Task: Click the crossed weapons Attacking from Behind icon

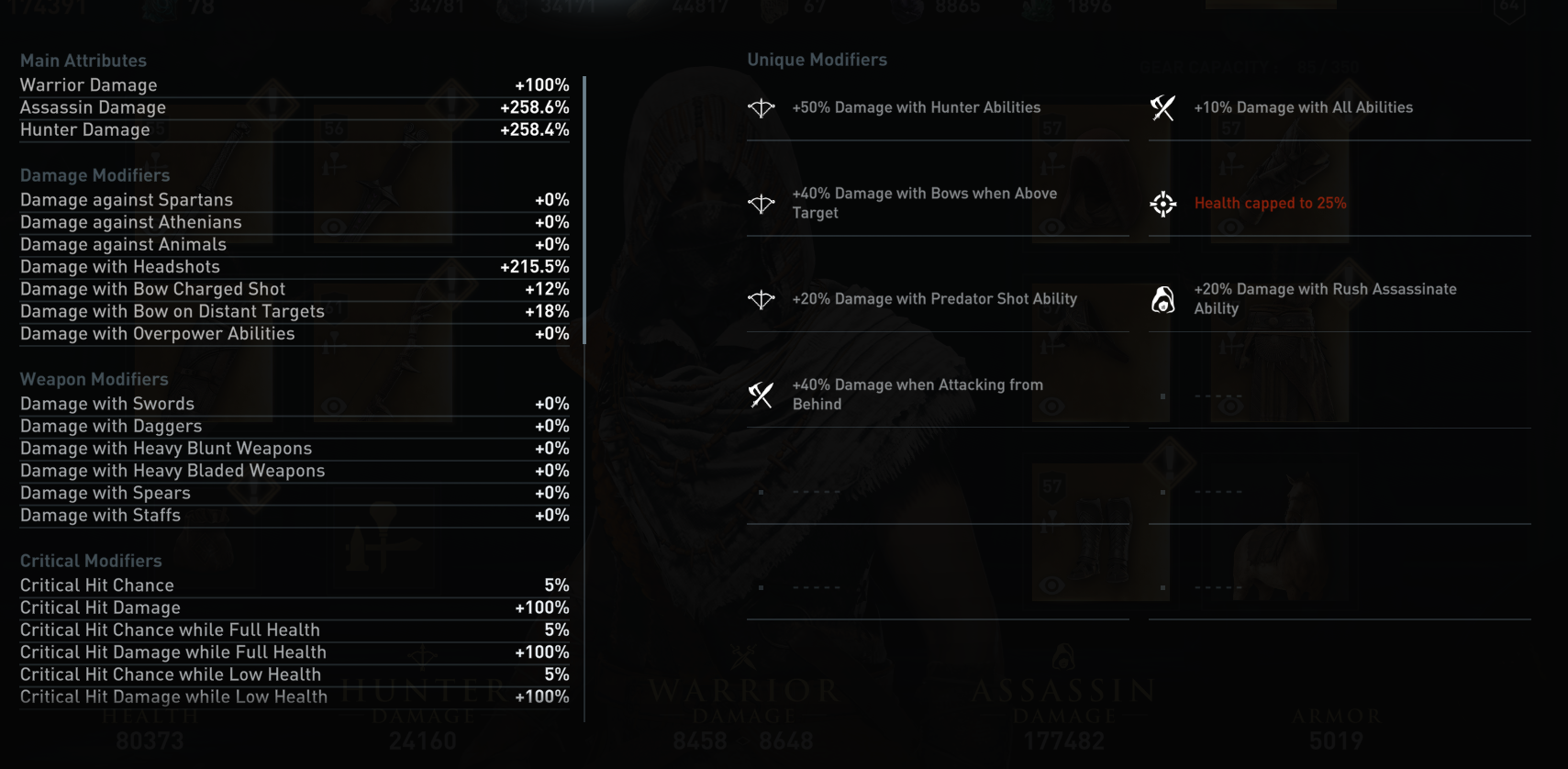Action: (760, 395)
